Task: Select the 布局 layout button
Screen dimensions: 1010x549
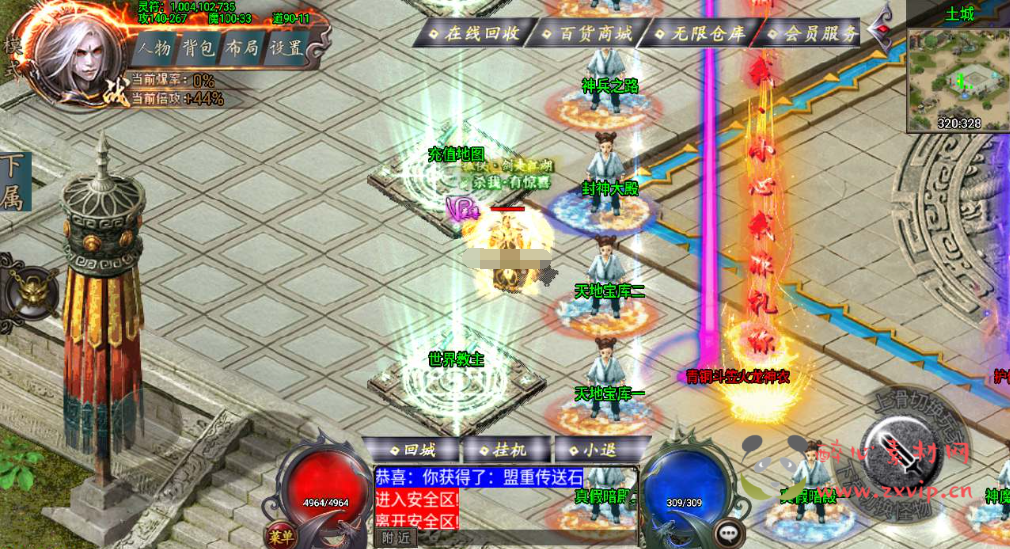Action: tap(243, 48)
